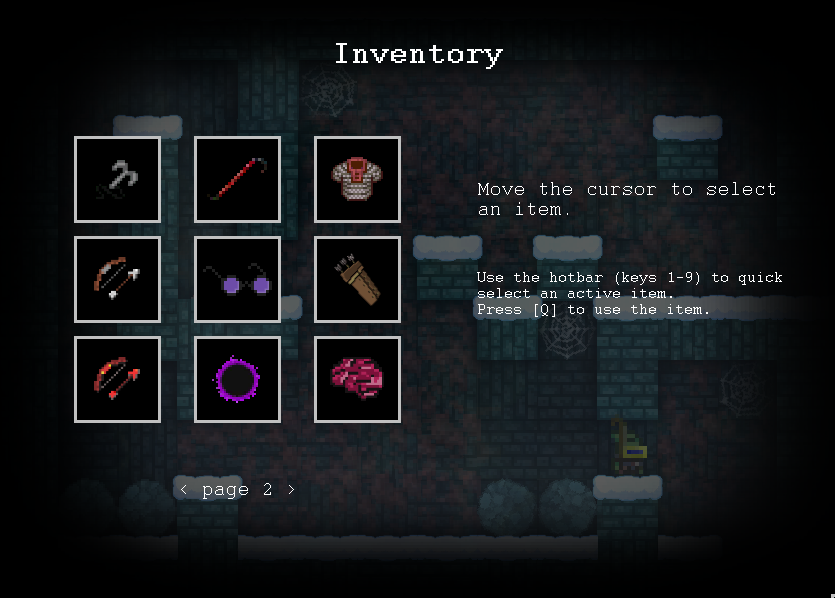This screenshot has width=835, height=598.
Task: Select the purple goggles slot
Action: (237, 279)
